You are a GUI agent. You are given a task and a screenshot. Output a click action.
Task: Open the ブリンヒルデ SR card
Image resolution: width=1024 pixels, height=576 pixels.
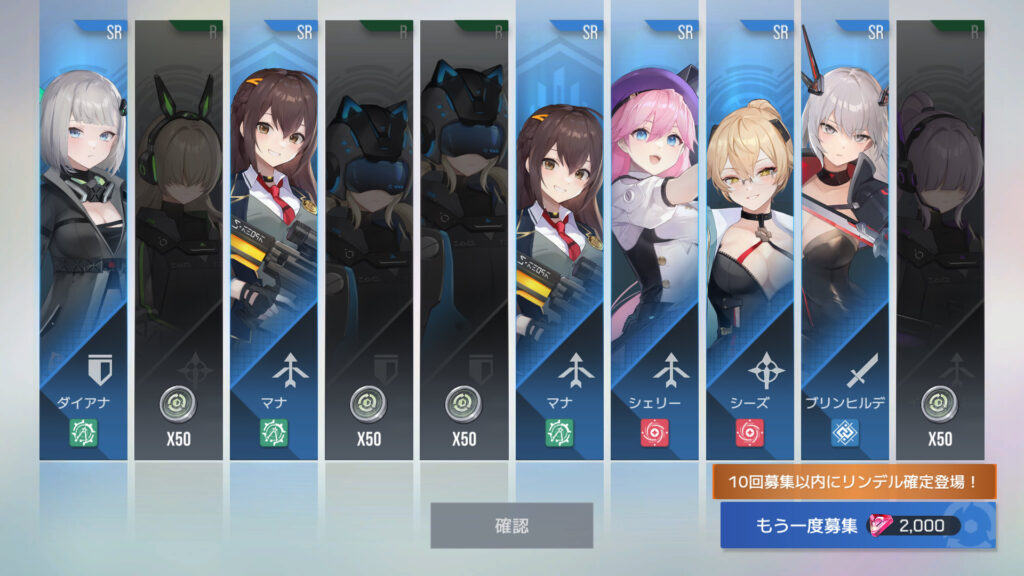pos(845,240)
